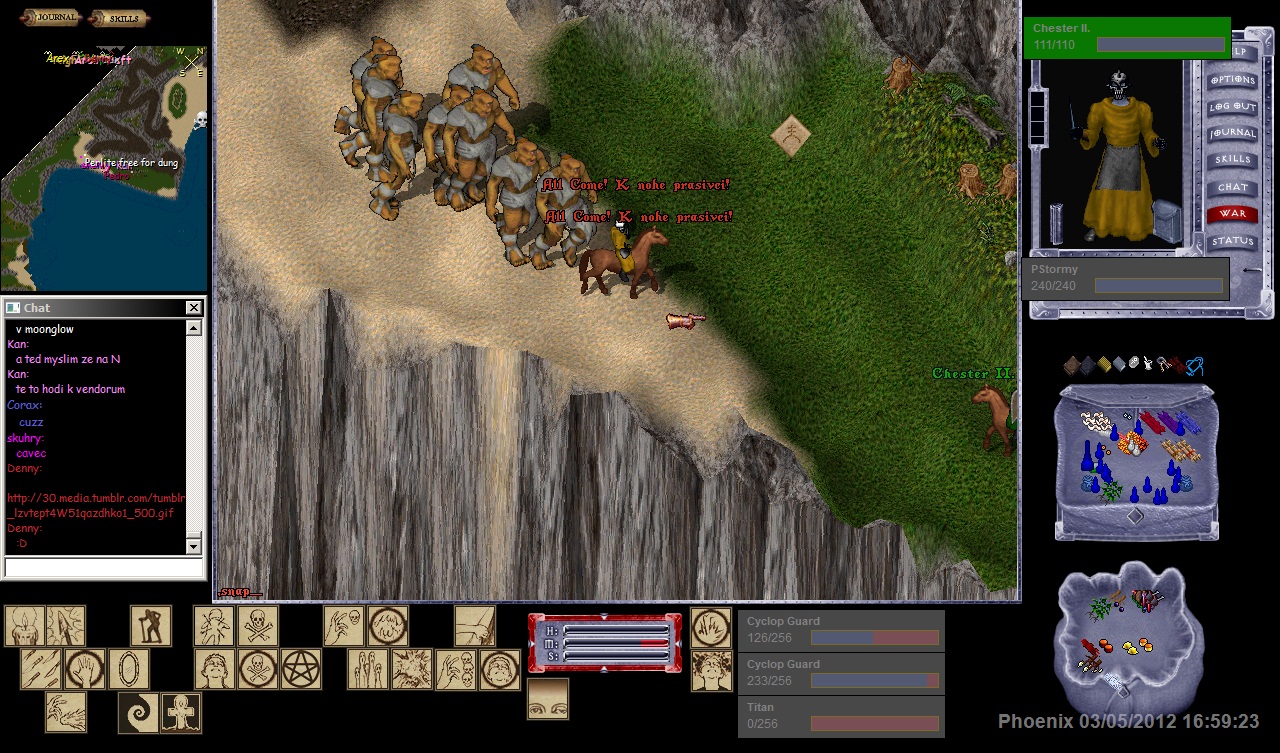Open Journal from the paperdoll panel

point(1232,133)
